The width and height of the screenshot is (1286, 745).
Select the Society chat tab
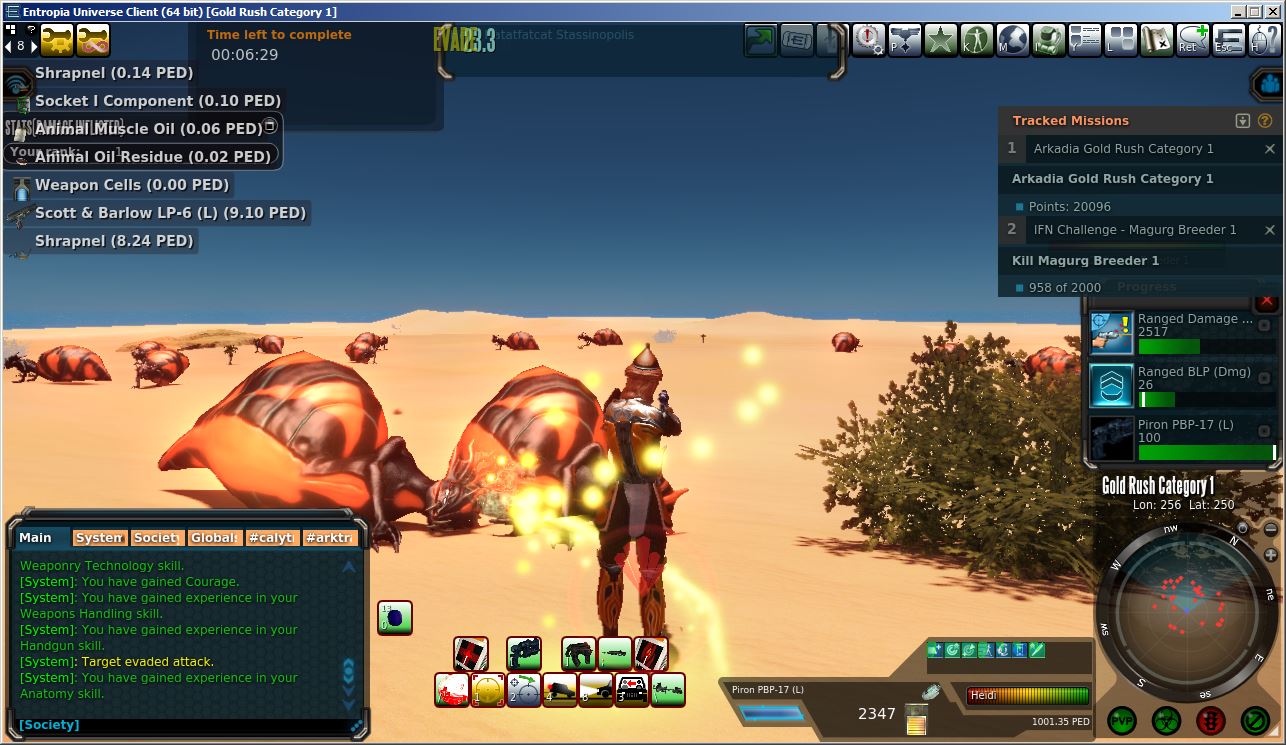[157, 538]
